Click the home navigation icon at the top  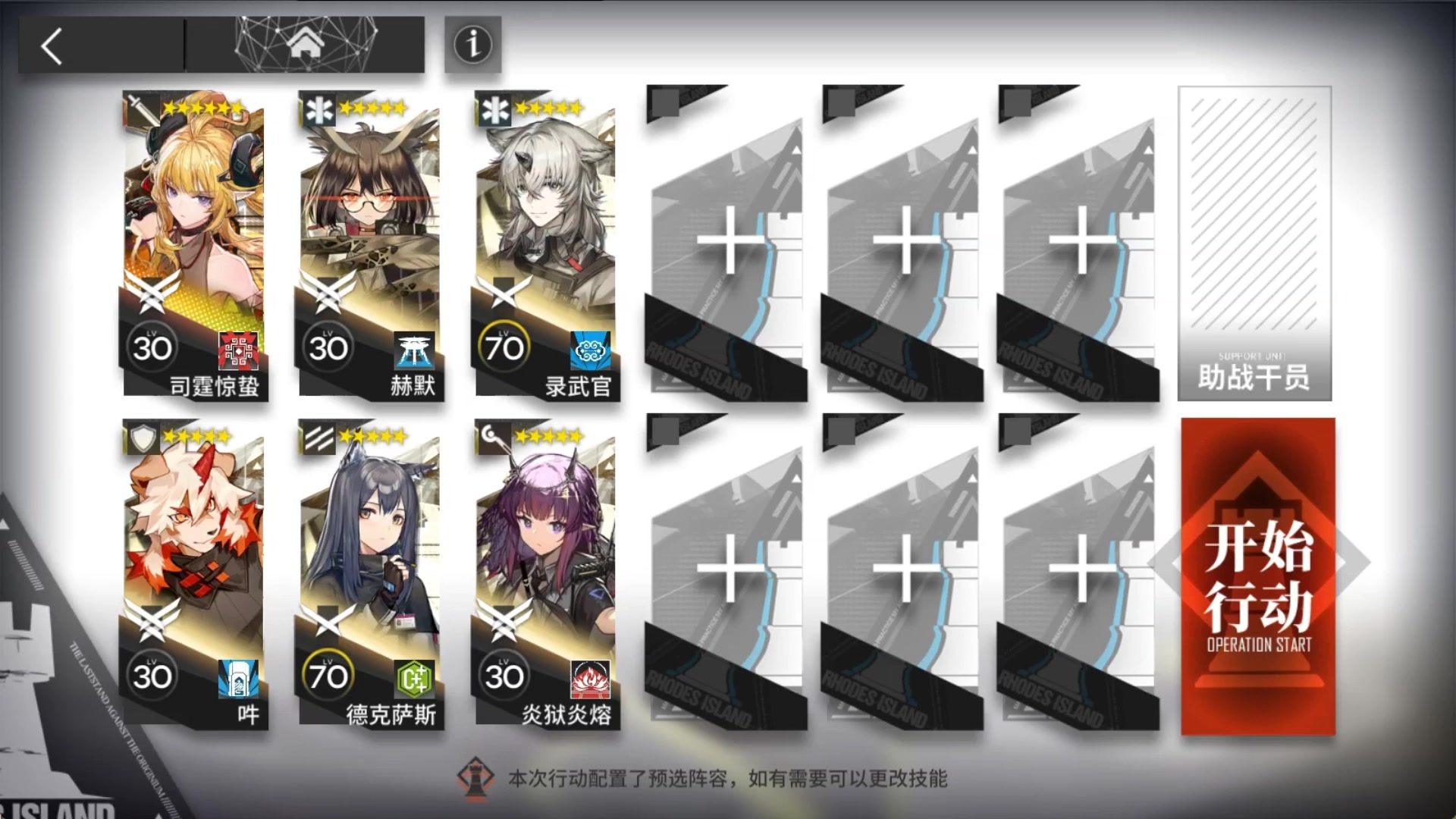[x=303, y=45]
